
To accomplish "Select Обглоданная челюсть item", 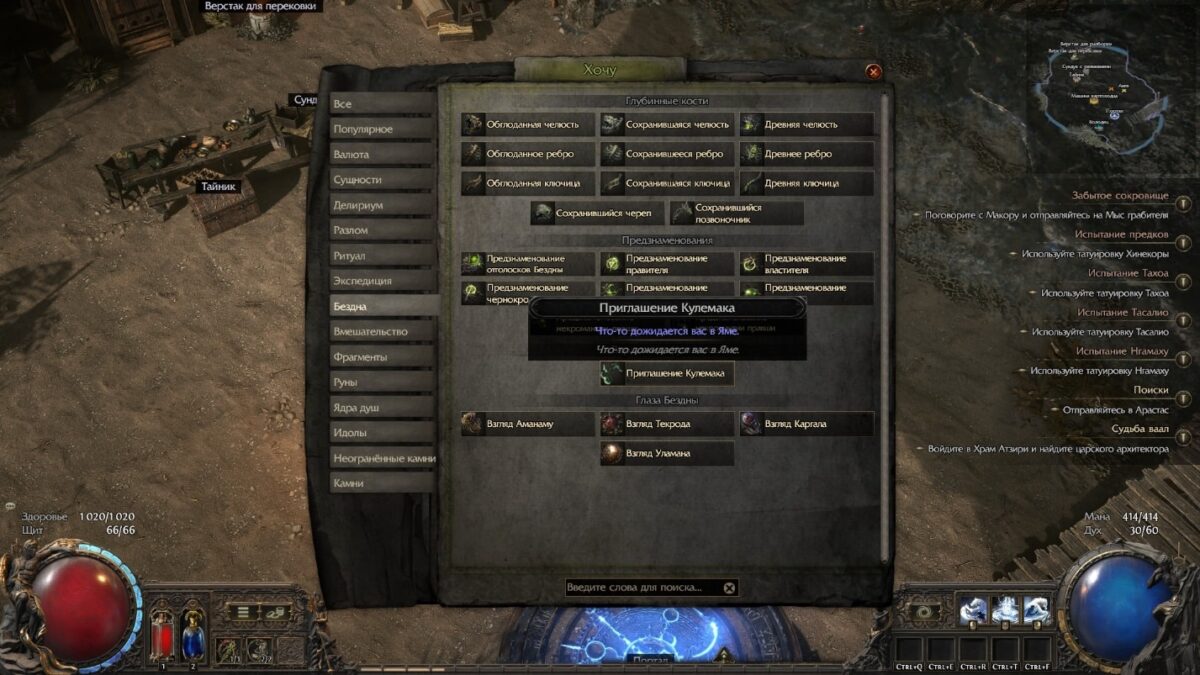I will [528, 125].
